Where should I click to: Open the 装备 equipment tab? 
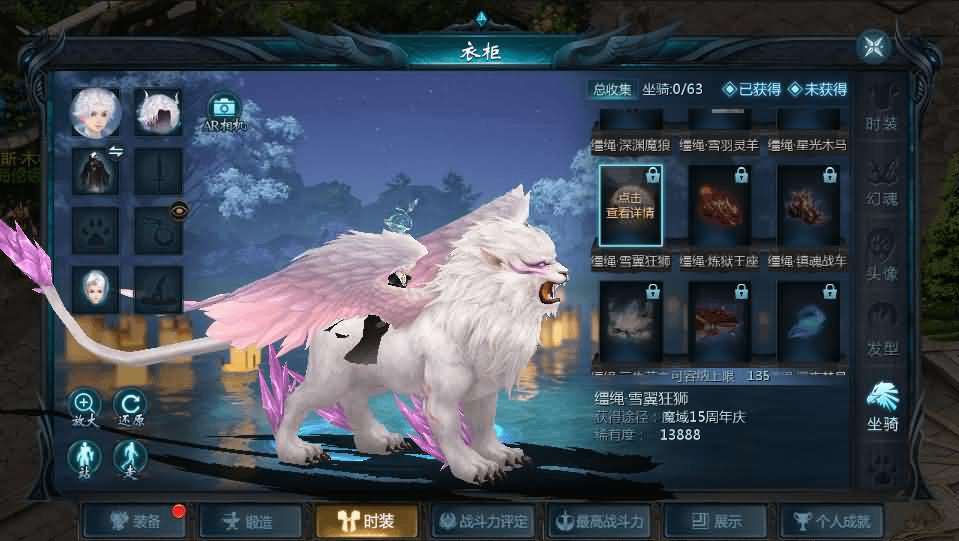[x=136, y=521]
